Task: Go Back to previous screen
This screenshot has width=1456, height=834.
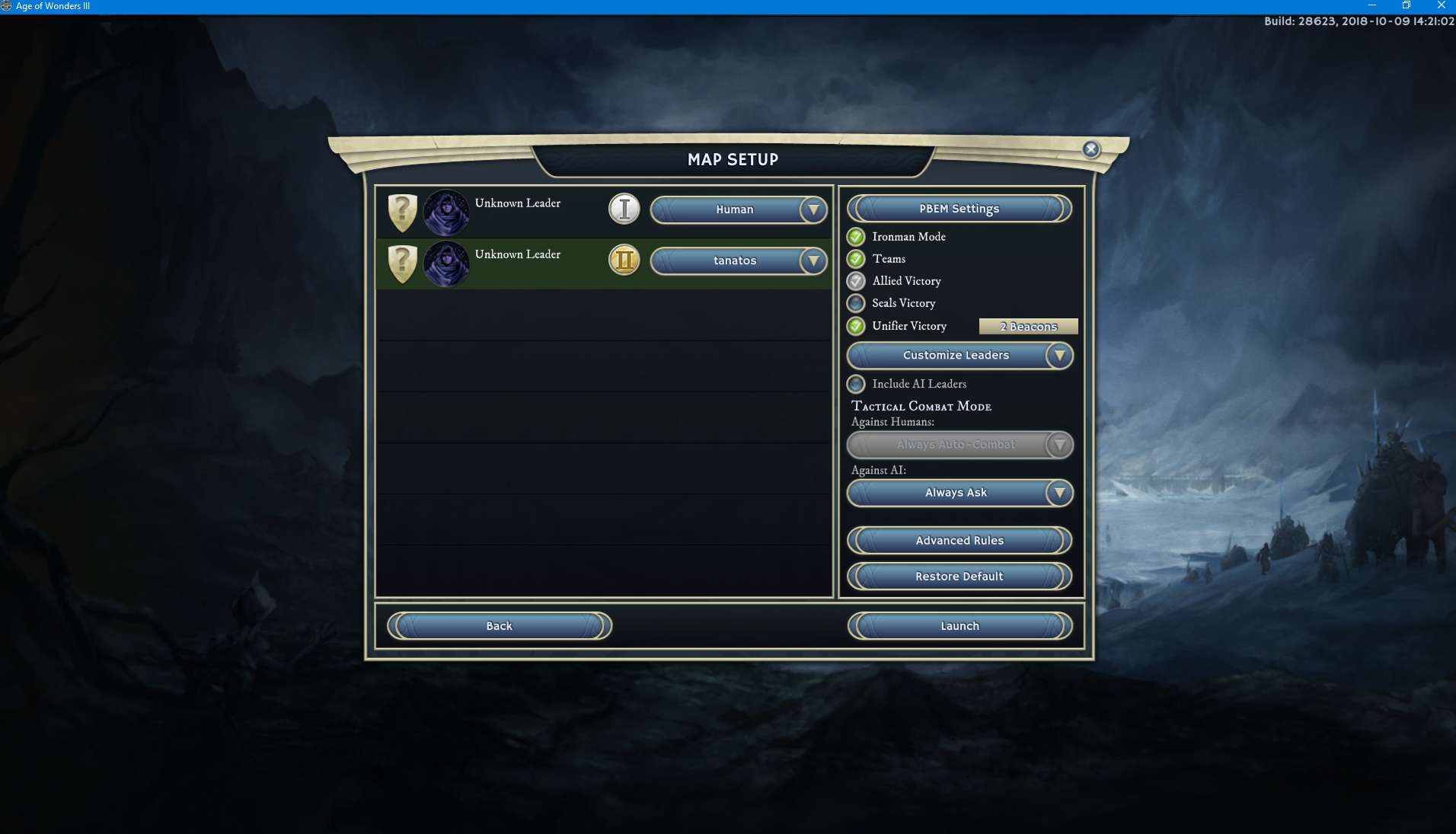Action: [499, 626]
